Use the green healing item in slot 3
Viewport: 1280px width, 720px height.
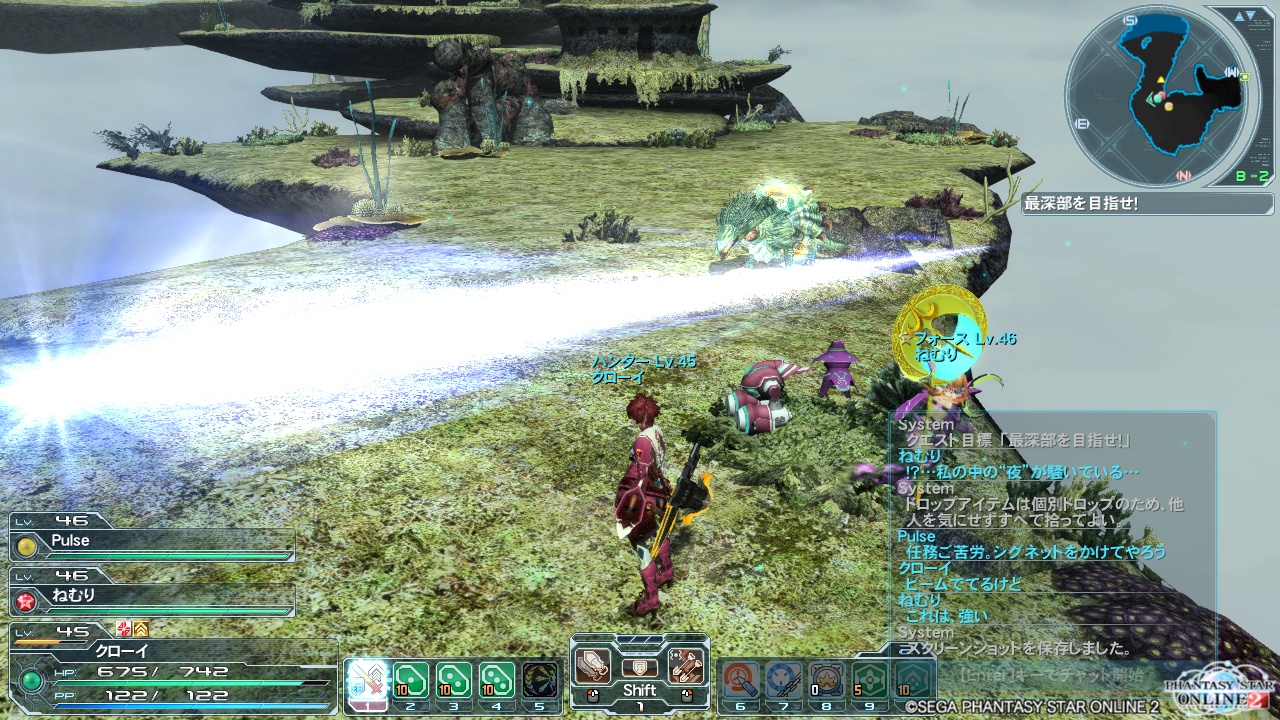454,680
